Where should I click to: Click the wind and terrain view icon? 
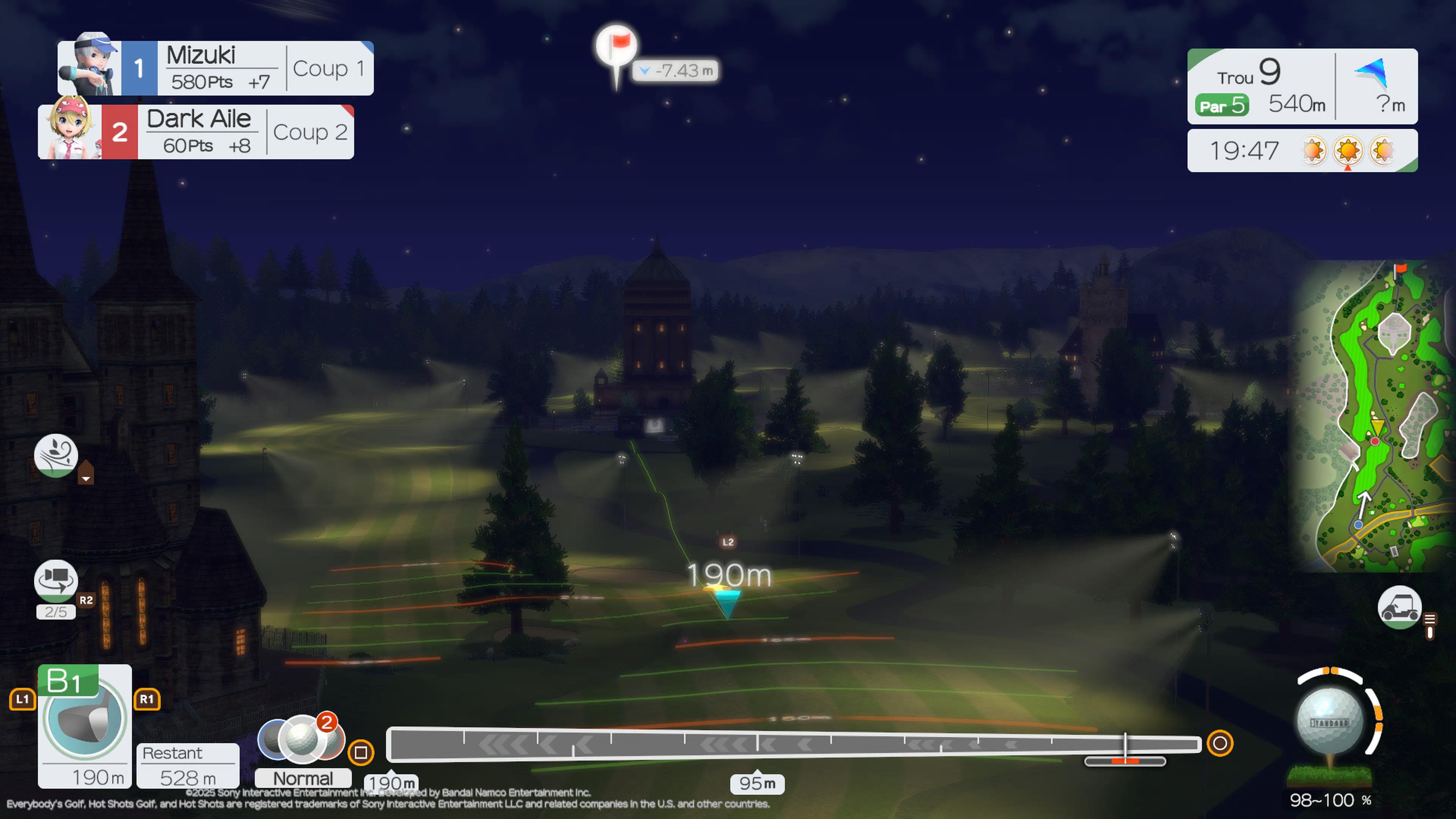(56, 455)
